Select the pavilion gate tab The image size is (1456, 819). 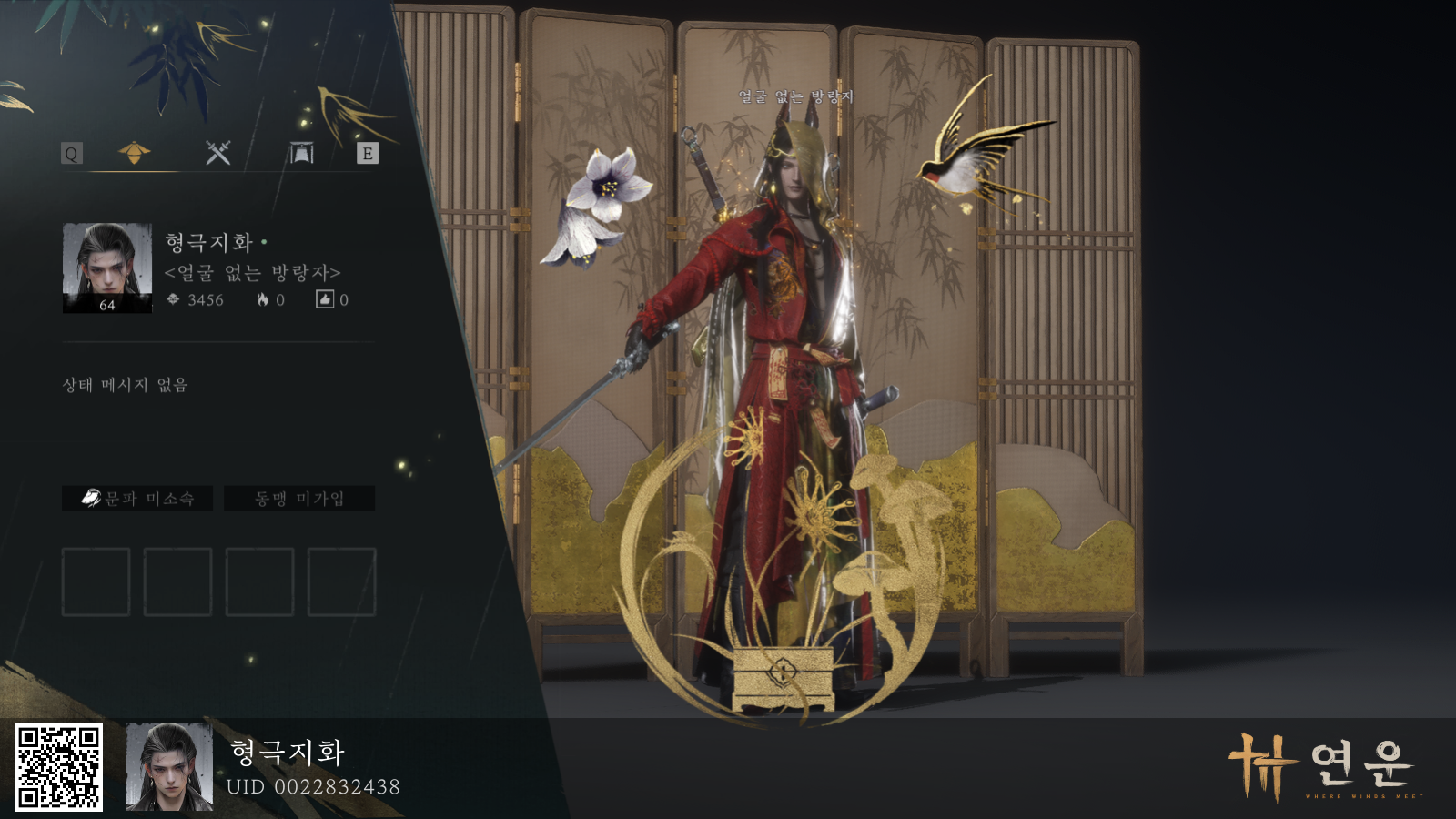tap(301, 153)
